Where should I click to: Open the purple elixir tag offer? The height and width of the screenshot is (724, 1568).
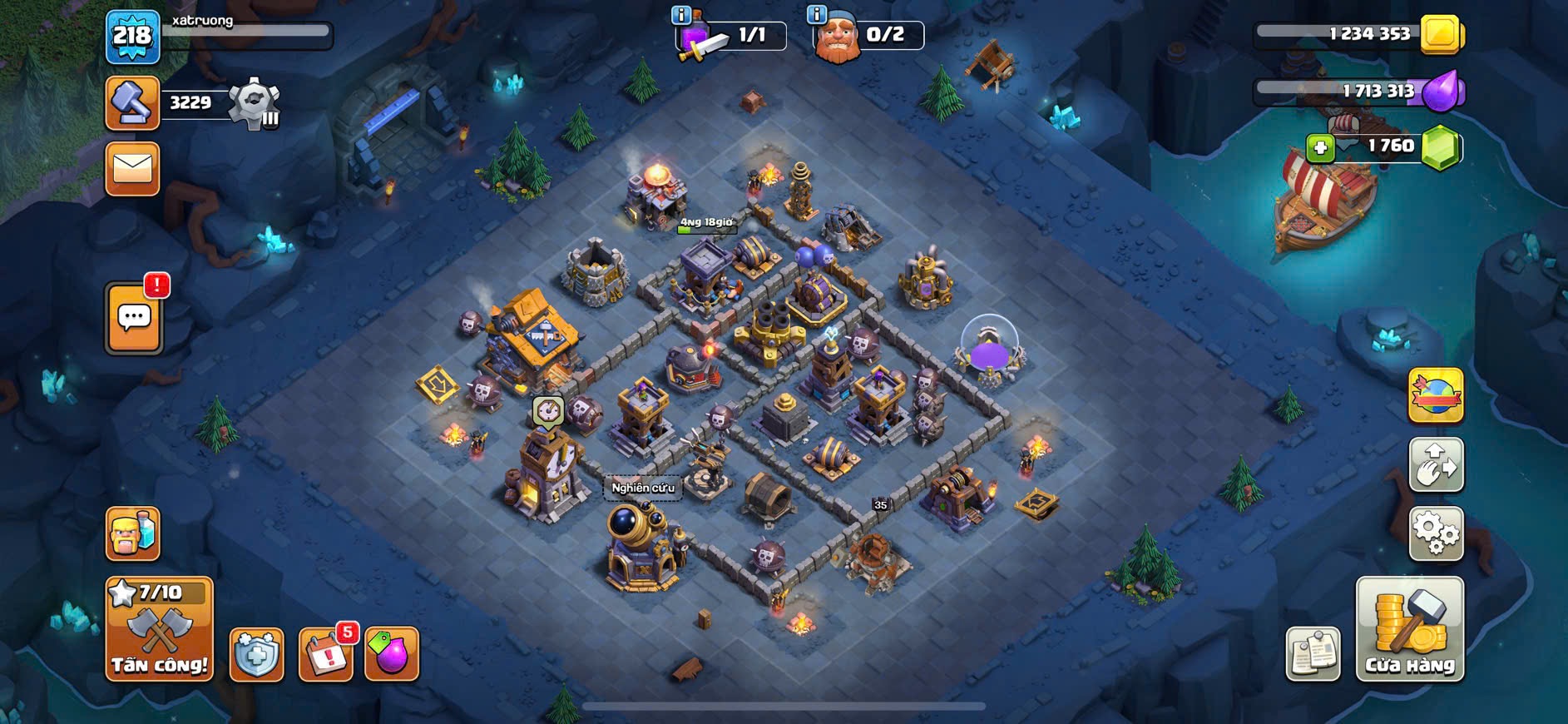point(392,653)
